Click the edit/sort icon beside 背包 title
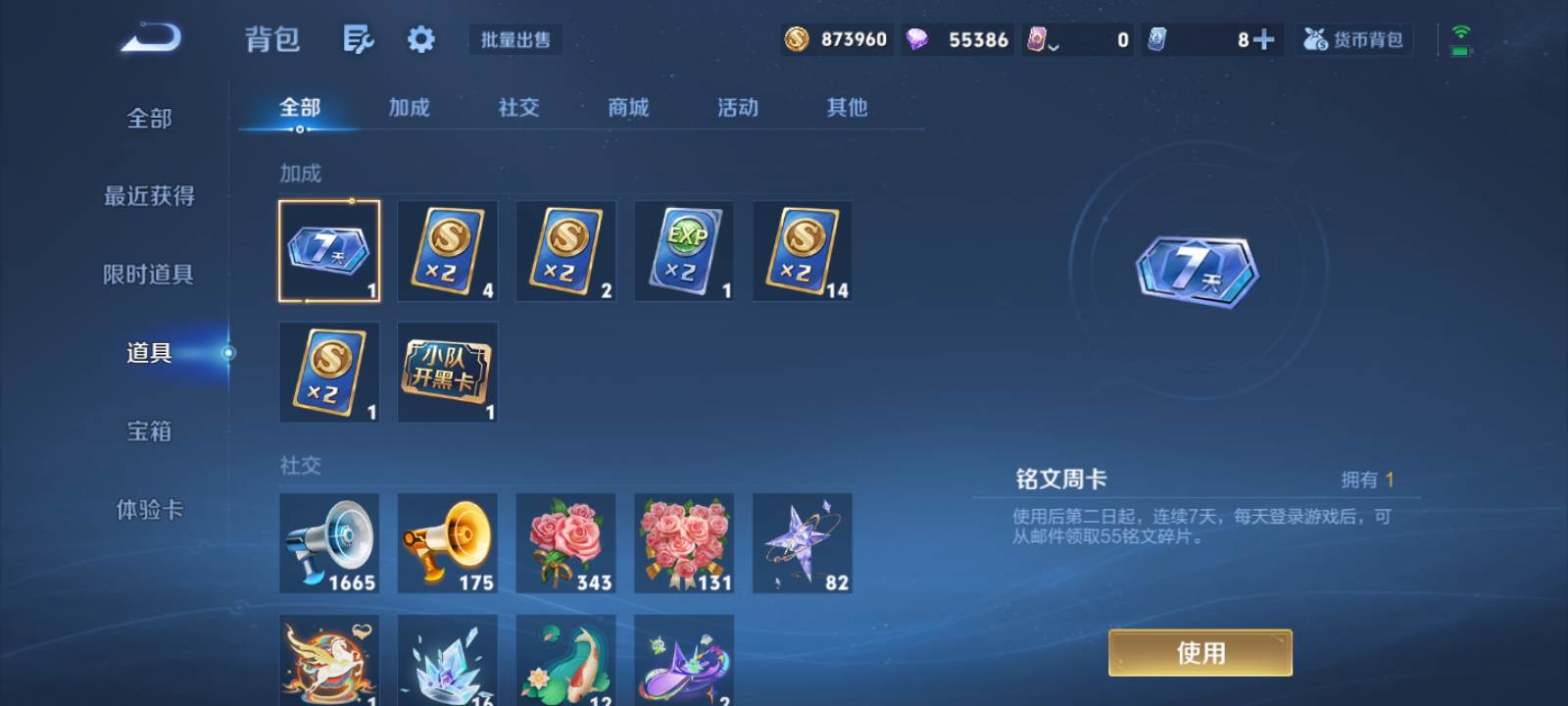 [x=358, y=38]
